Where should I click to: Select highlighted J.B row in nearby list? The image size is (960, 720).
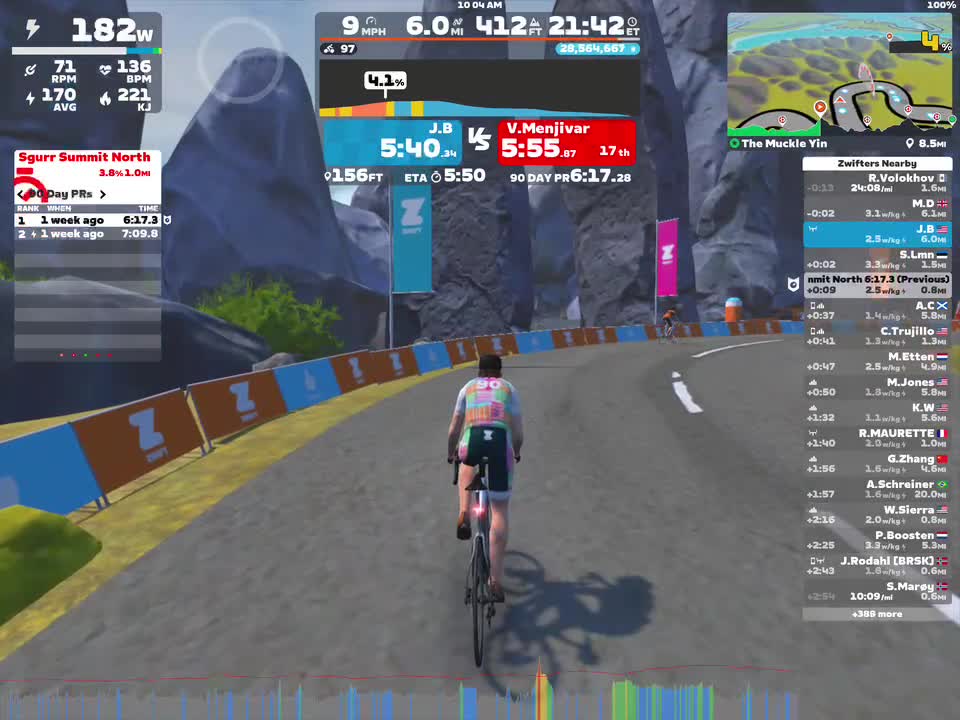pos(877,234)
